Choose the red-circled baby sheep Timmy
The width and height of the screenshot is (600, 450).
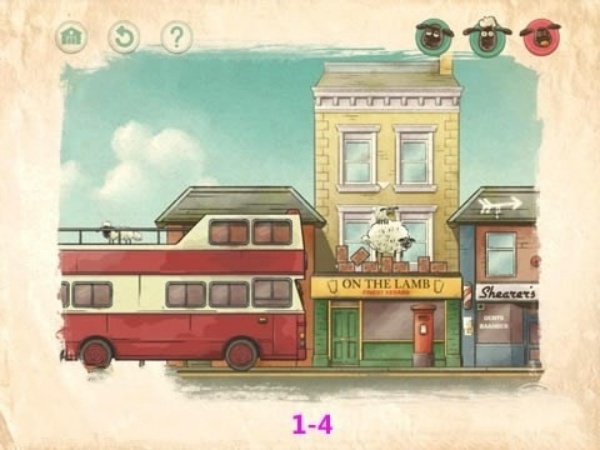541,37
